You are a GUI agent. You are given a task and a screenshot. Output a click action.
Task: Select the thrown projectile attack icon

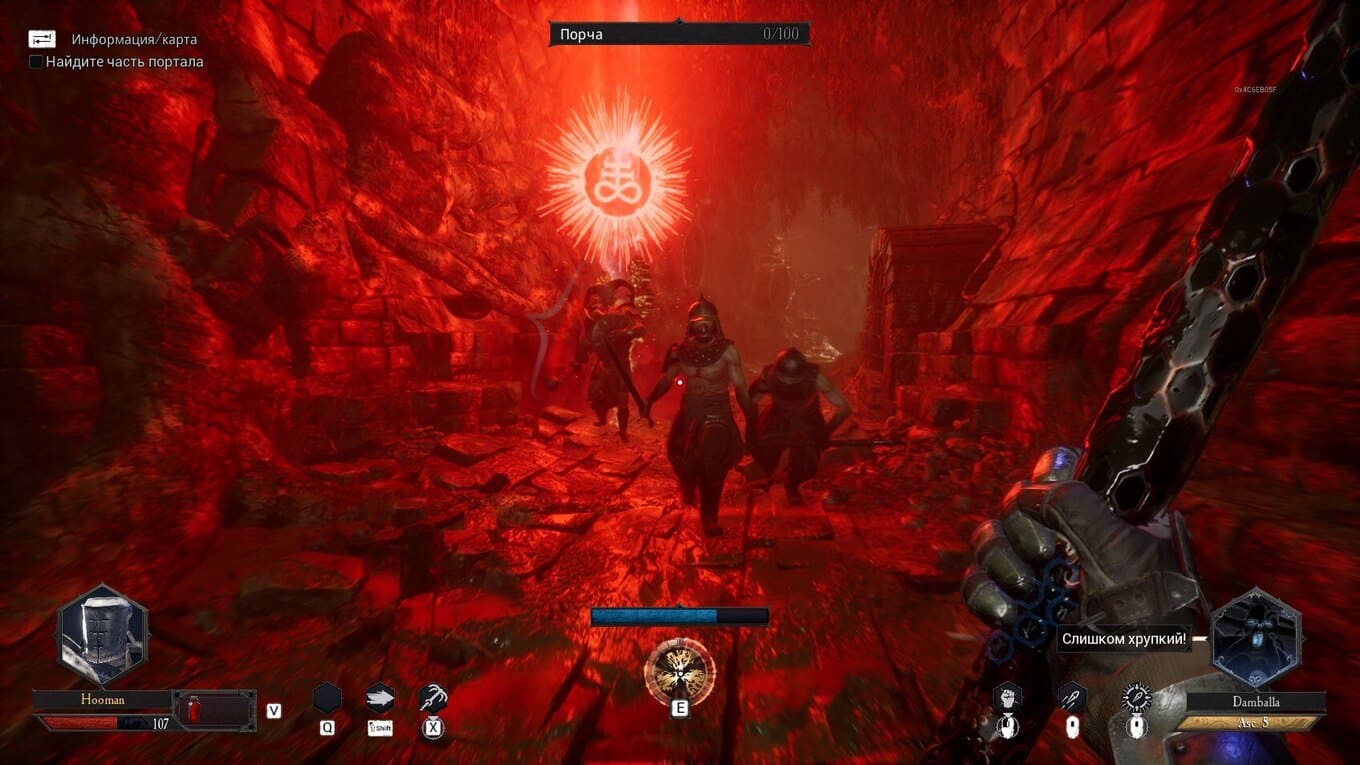[1072, 696]
